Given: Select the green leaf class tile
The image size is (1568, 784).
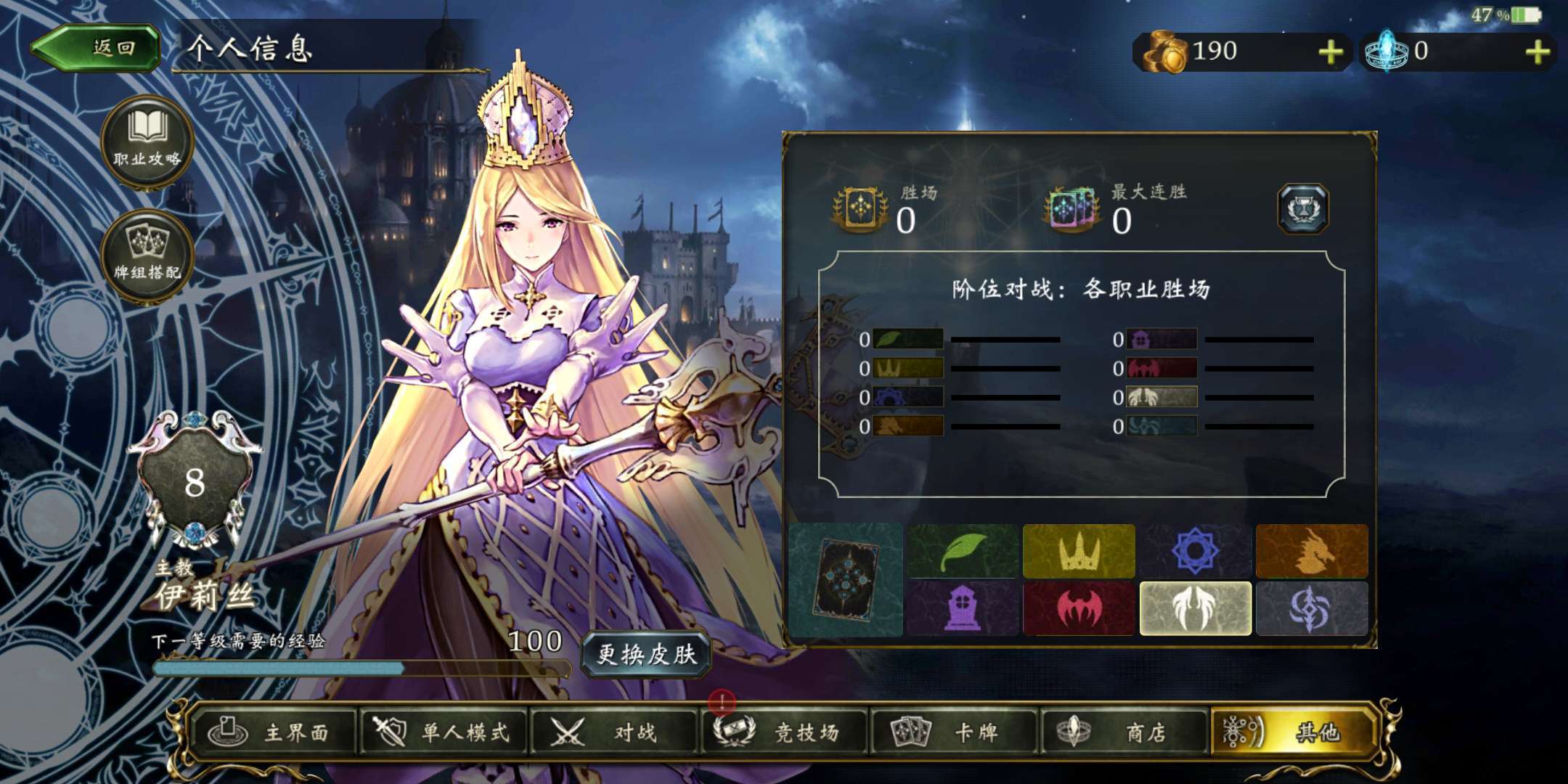Looking at the screenshot, I should tap(963, 551).
